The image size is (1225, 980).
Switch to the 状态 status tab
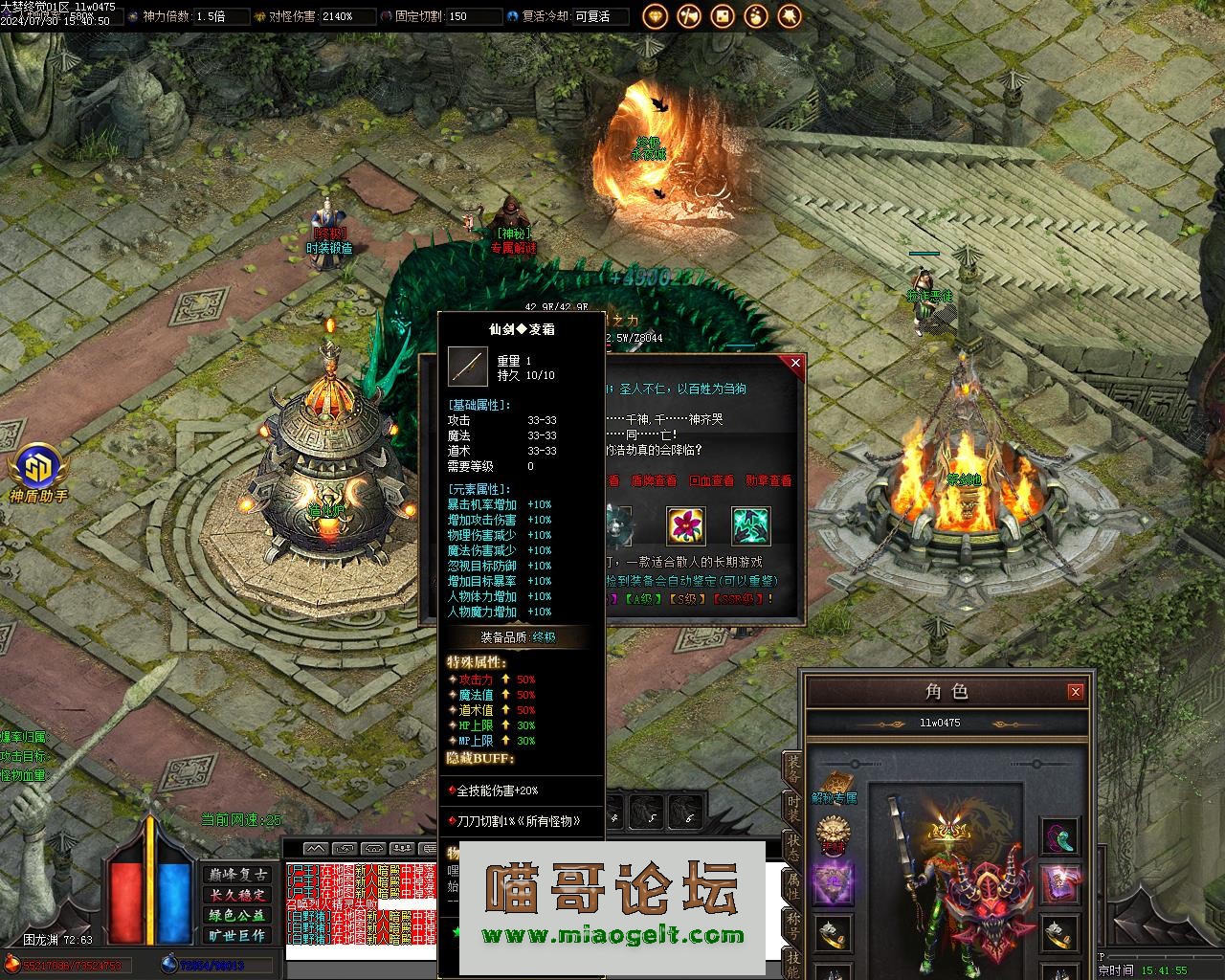coord(792,847)
